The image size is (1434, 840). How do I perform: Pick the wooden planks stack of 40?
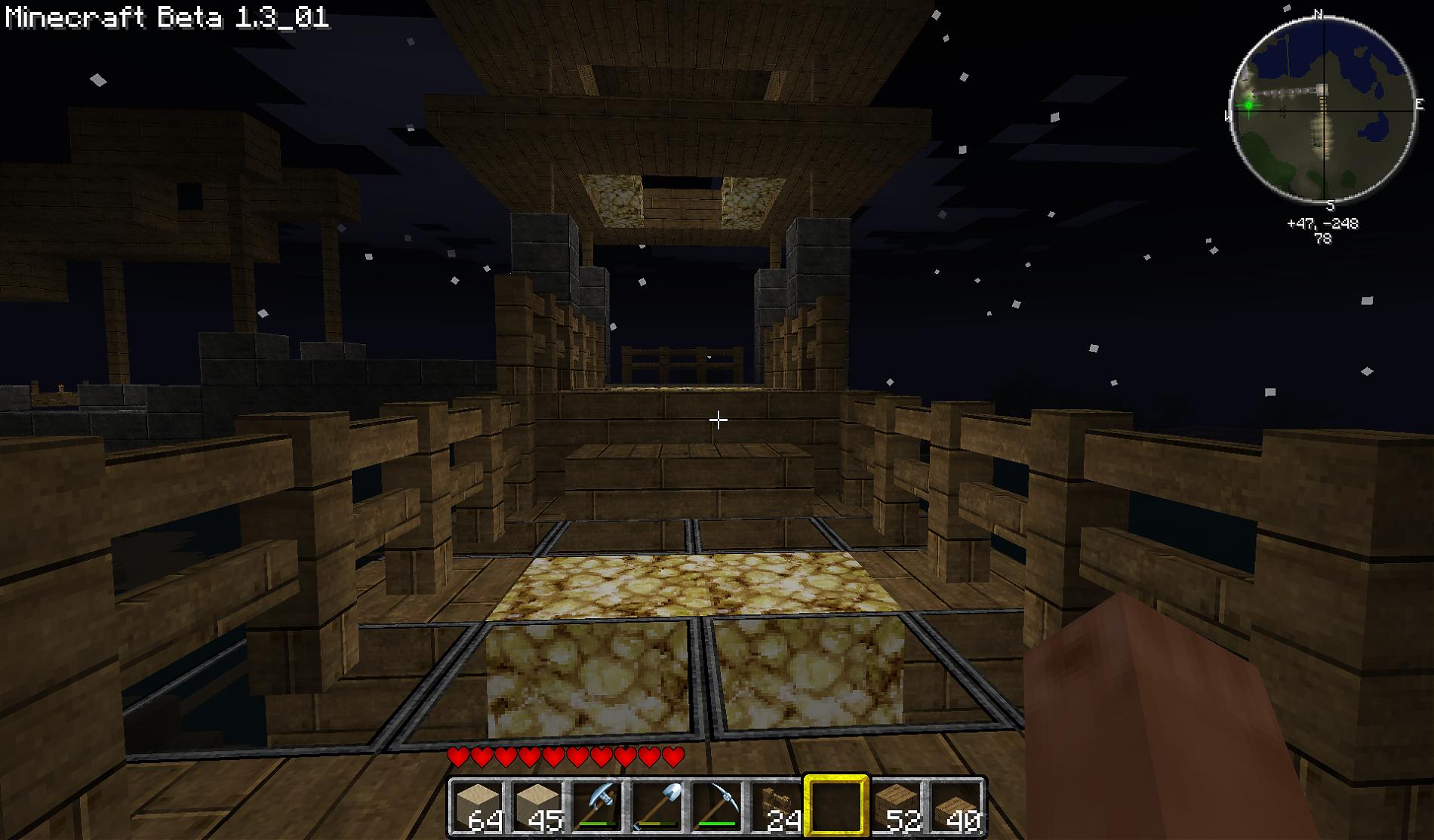tap(955, 807)
